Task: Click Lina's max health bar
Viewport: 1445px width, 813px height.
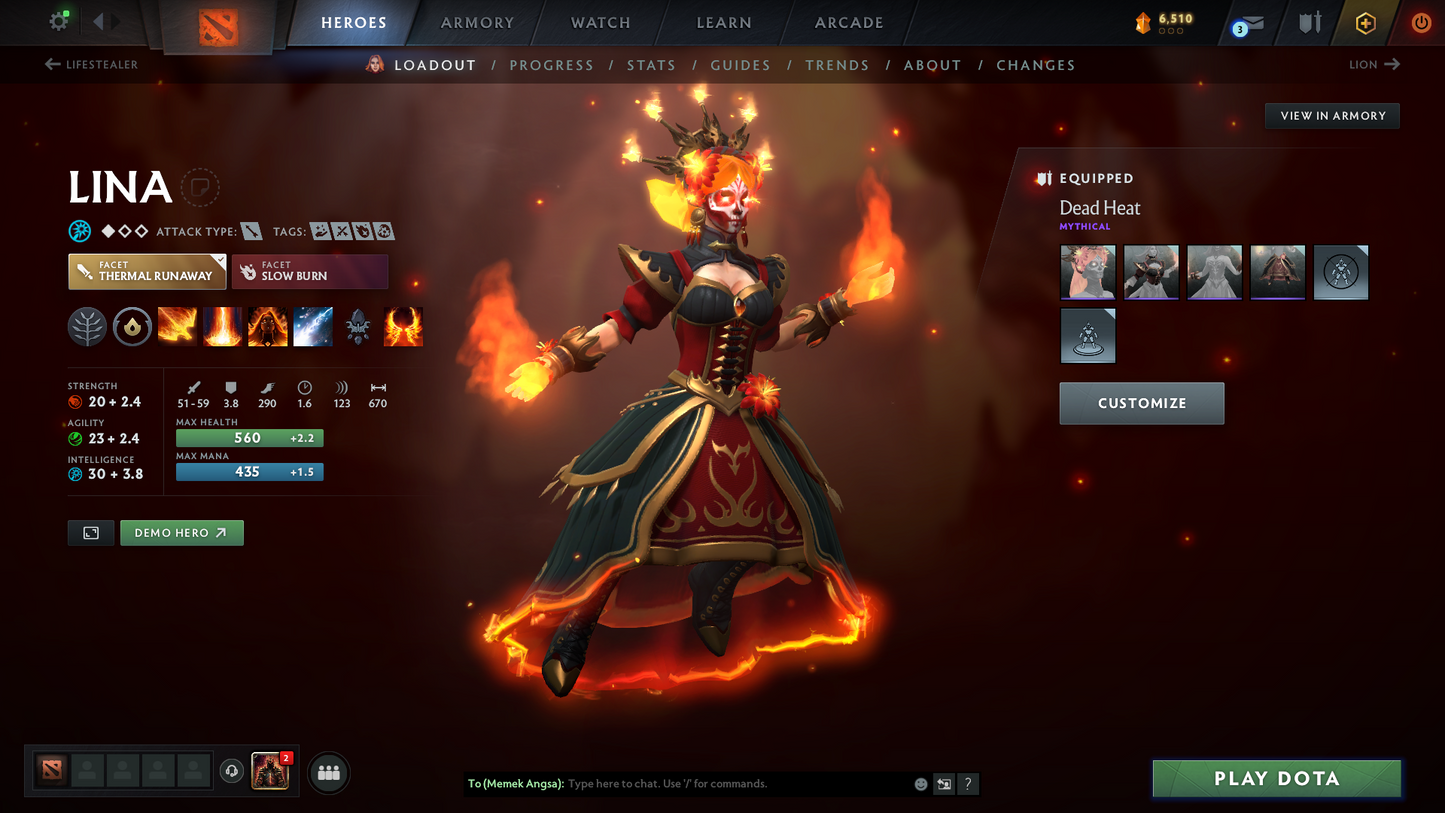Action: [249, 437]
